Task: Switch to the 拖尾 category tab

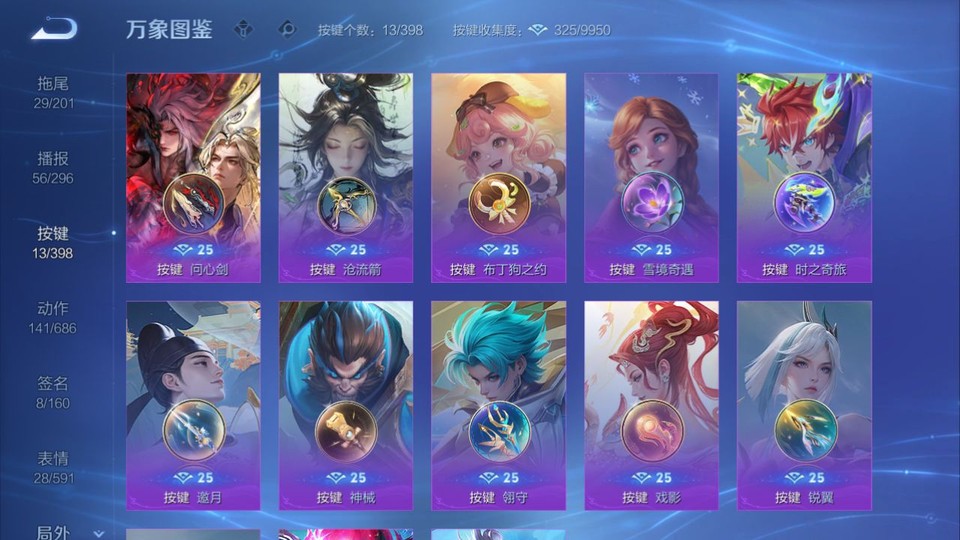Action: click(x=54, y=93)
